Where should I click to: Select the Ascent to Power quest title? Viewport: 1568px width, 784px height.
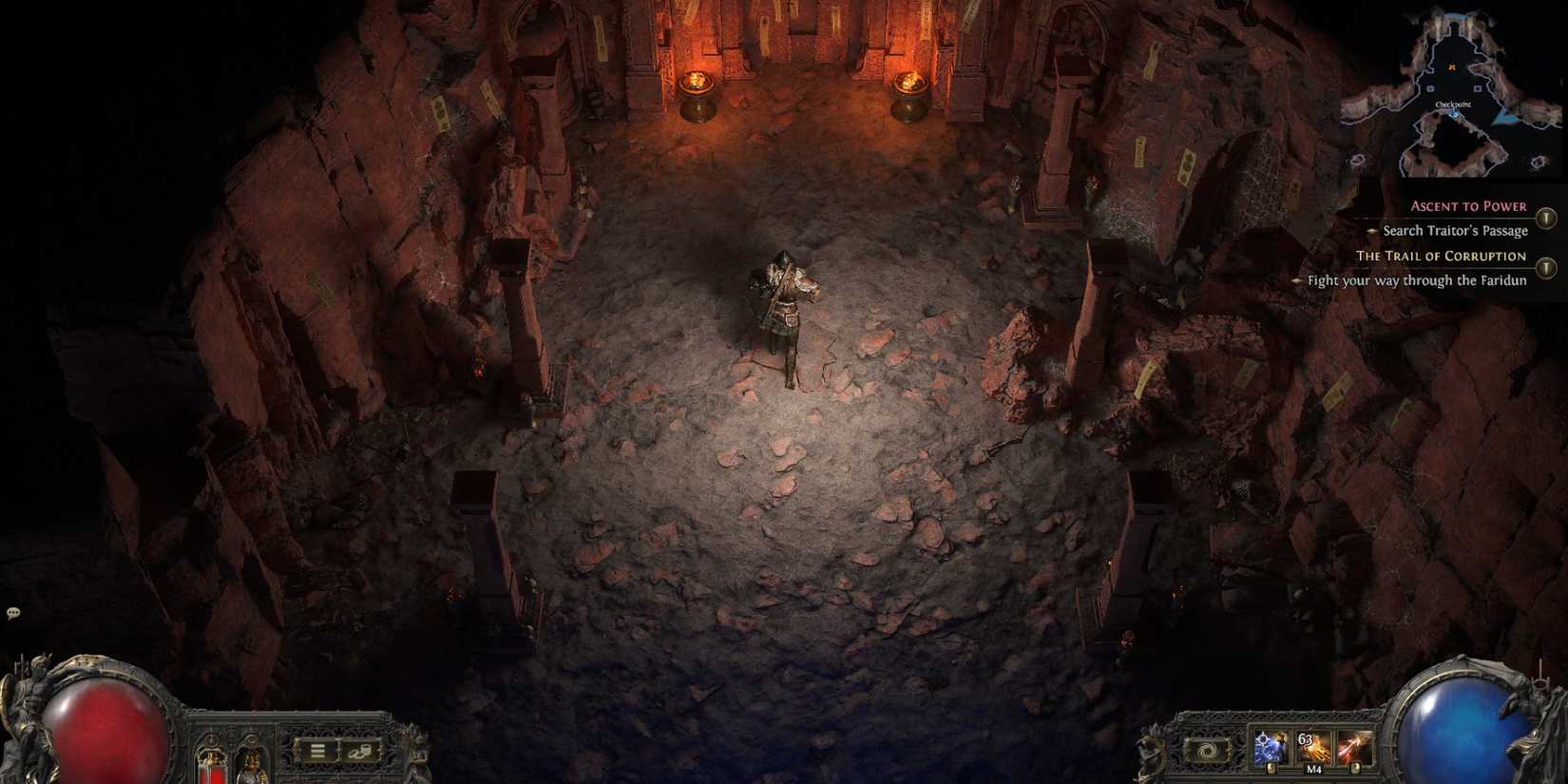coord(1469,205)
